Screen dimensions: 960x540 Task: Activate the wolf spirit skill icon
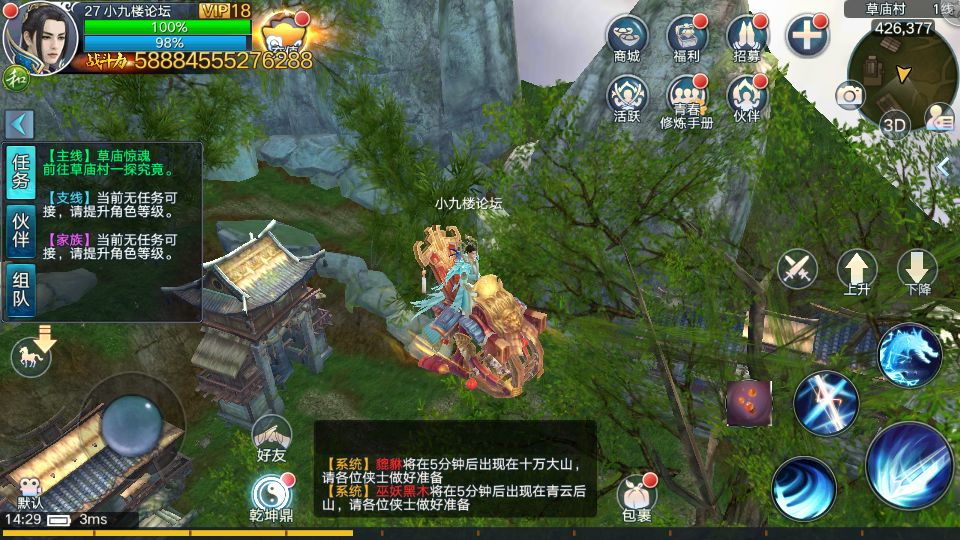(x=909, y=354)
